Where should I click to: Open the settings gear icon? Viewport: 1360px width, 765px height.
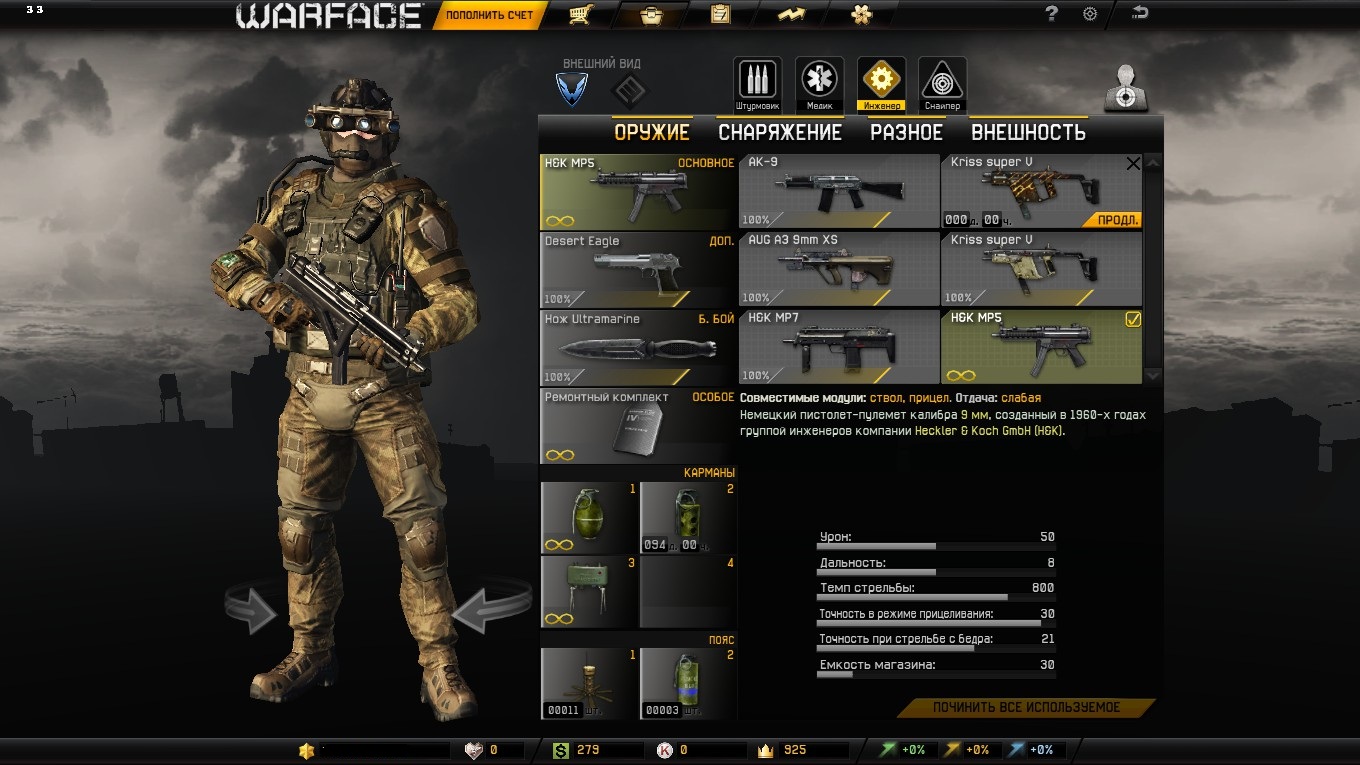(x=1090, y=14)
